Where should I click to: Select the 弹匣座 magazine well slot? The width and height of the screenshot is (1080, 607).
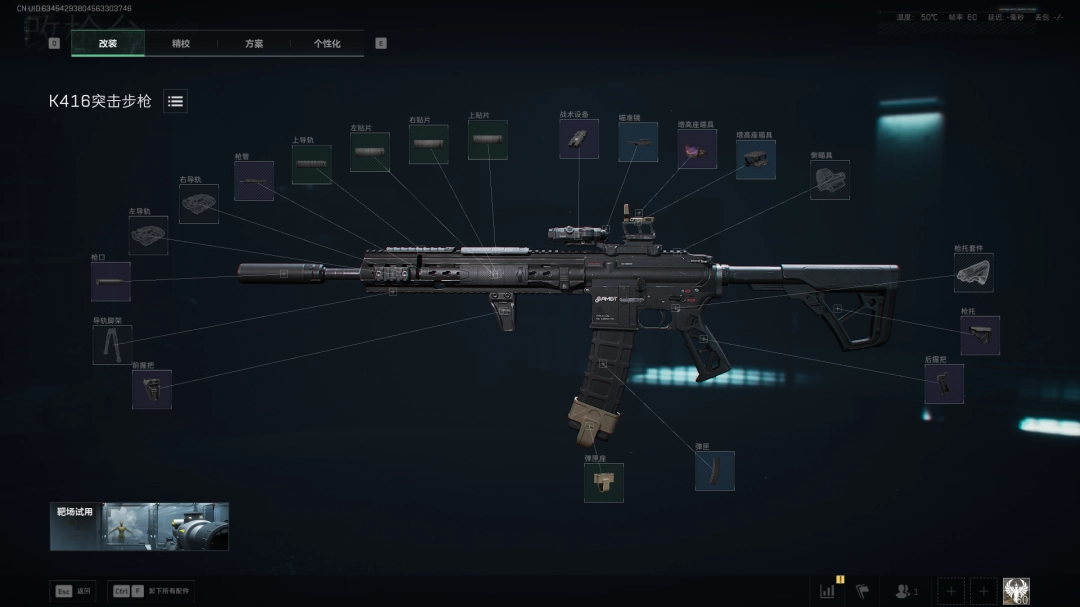603,482
